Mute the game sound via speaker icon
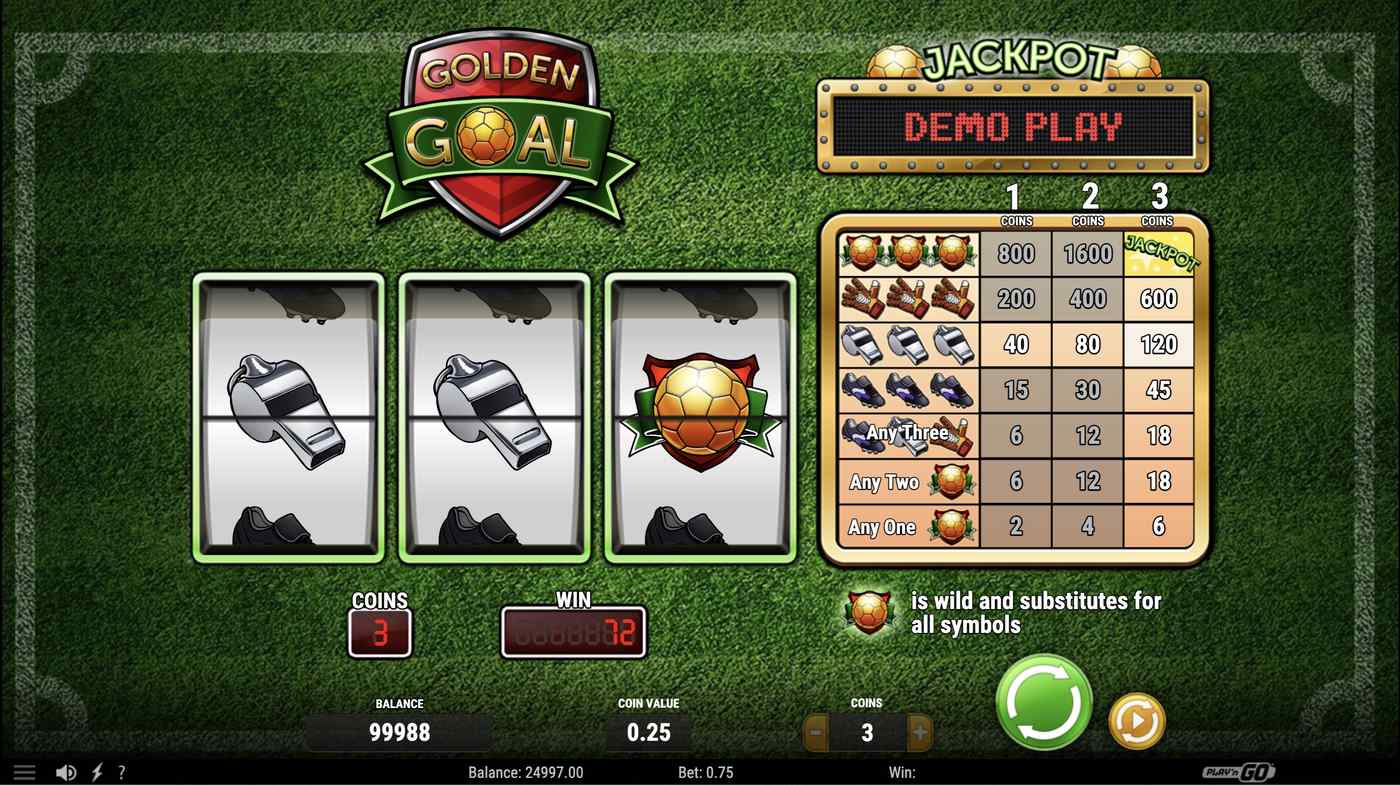The height and width of the screenshot is (785, 1400). tap(65, 771)
